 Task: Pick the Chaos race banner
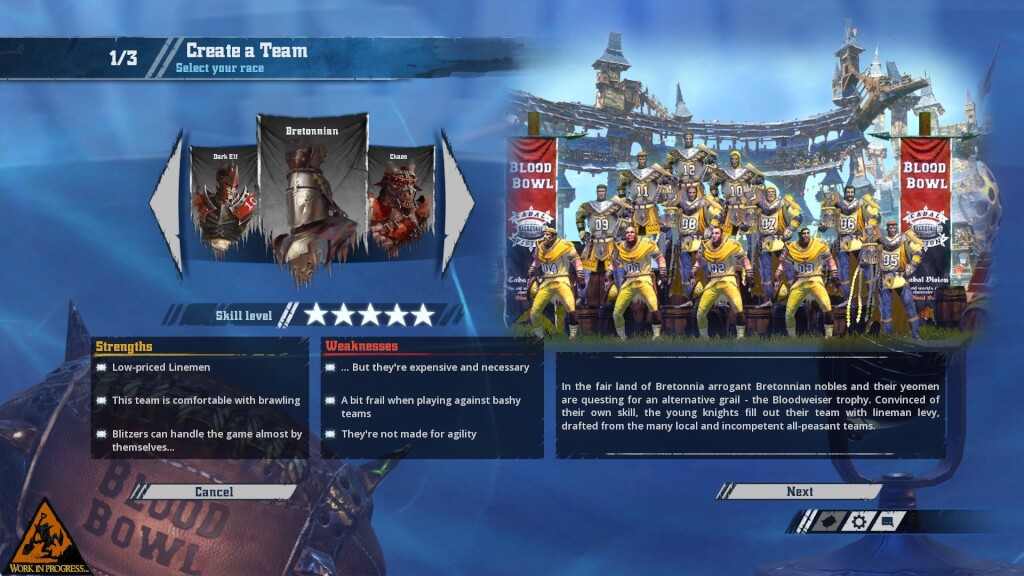point(400,200)
